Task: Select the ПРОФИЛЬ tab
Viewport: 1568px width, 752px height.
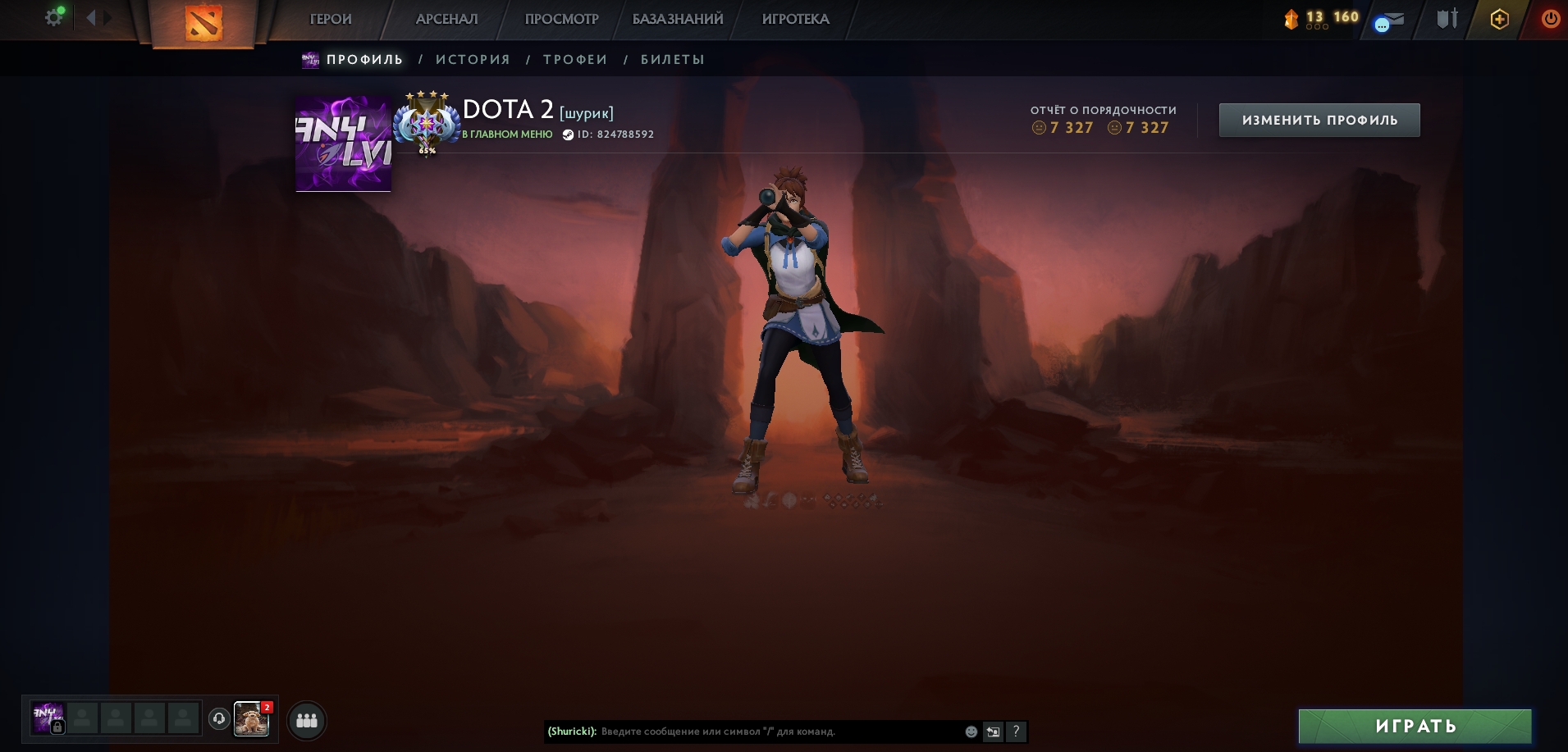Action: pos(364,59)
